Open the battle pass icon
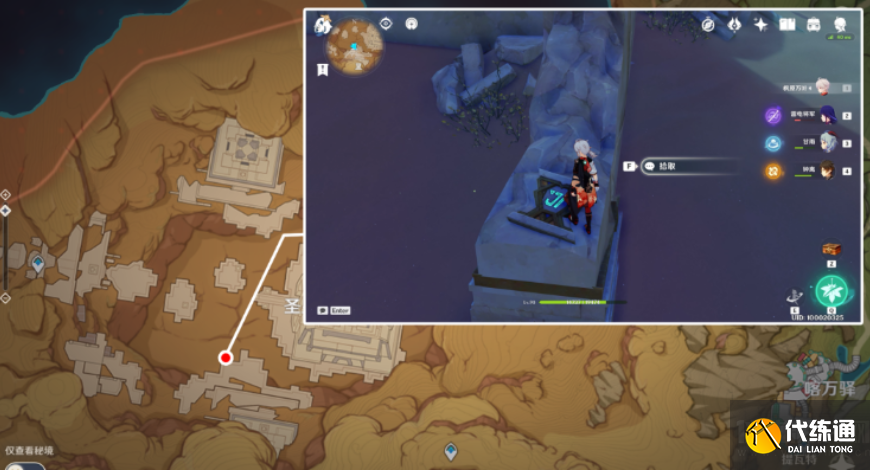 [733, 24]
